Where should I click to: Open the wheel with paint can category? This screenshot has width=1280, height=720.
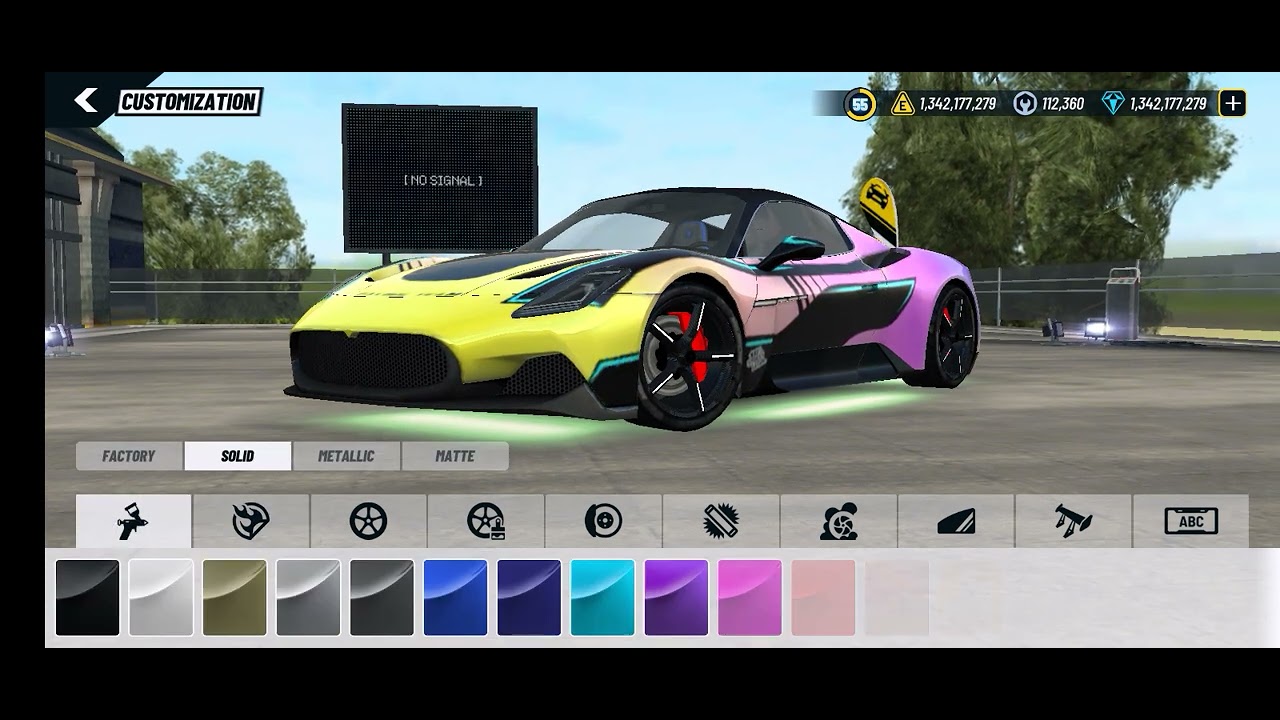pyautogui.click(x=486, y=521)
